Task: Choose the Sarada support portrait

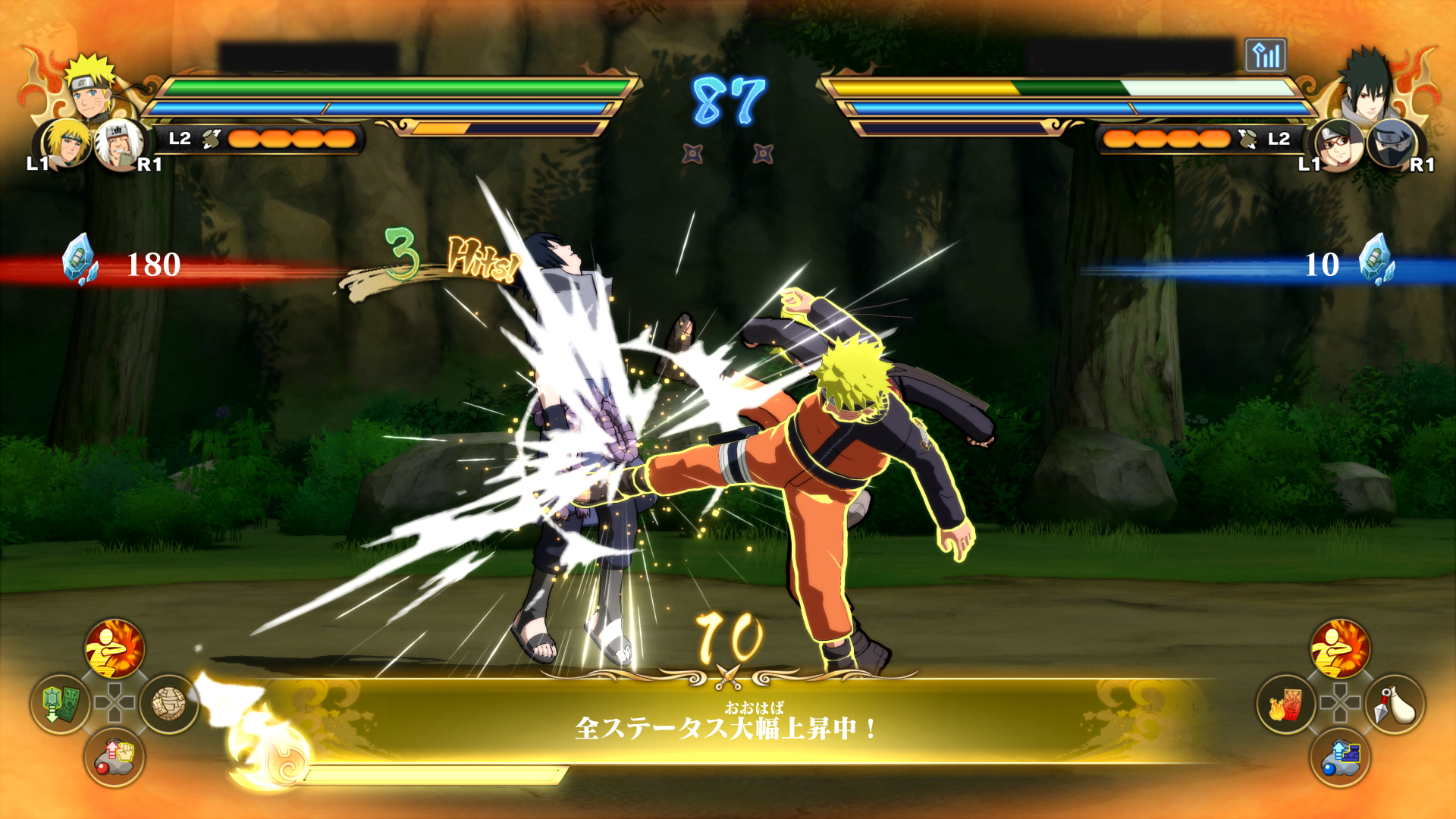Action: [x=1338, y=144]
